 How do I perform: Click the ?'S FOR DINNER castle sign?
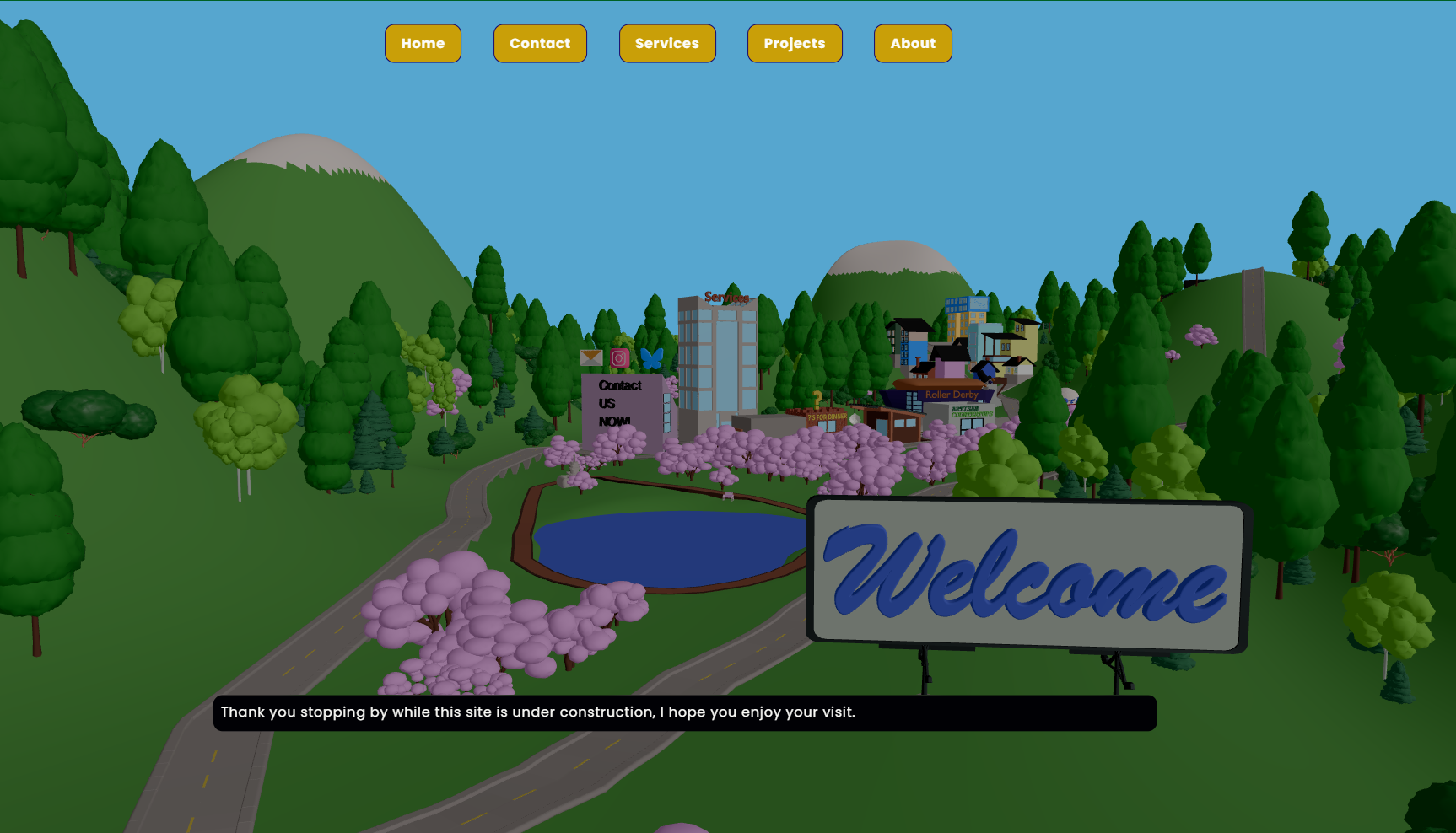pyautogui.click(x=828, y=417)
